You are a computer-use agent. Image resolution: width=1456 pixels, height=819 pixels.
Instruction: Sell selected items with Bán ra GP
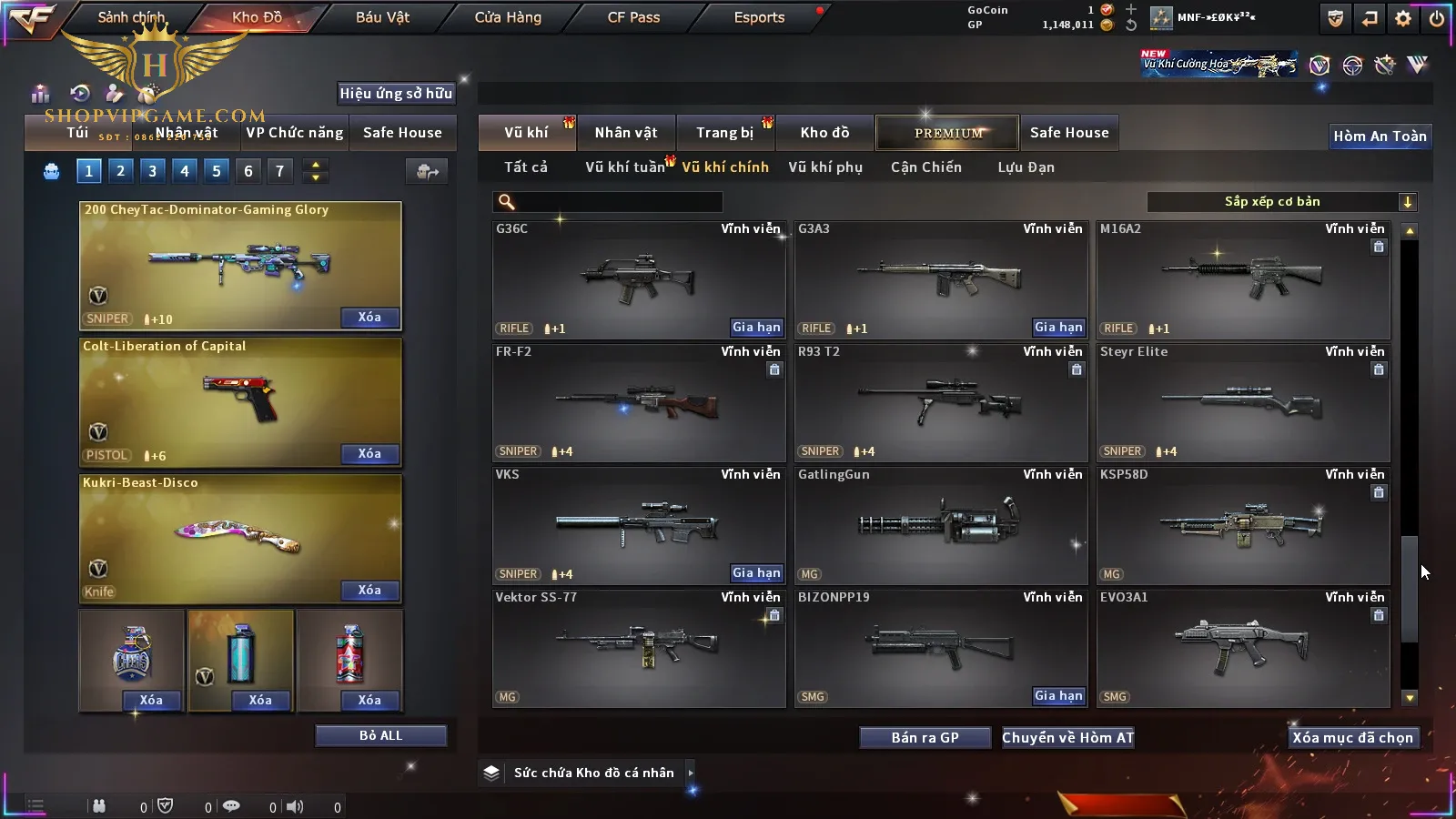pyautogui.click(x=925, y=738)
